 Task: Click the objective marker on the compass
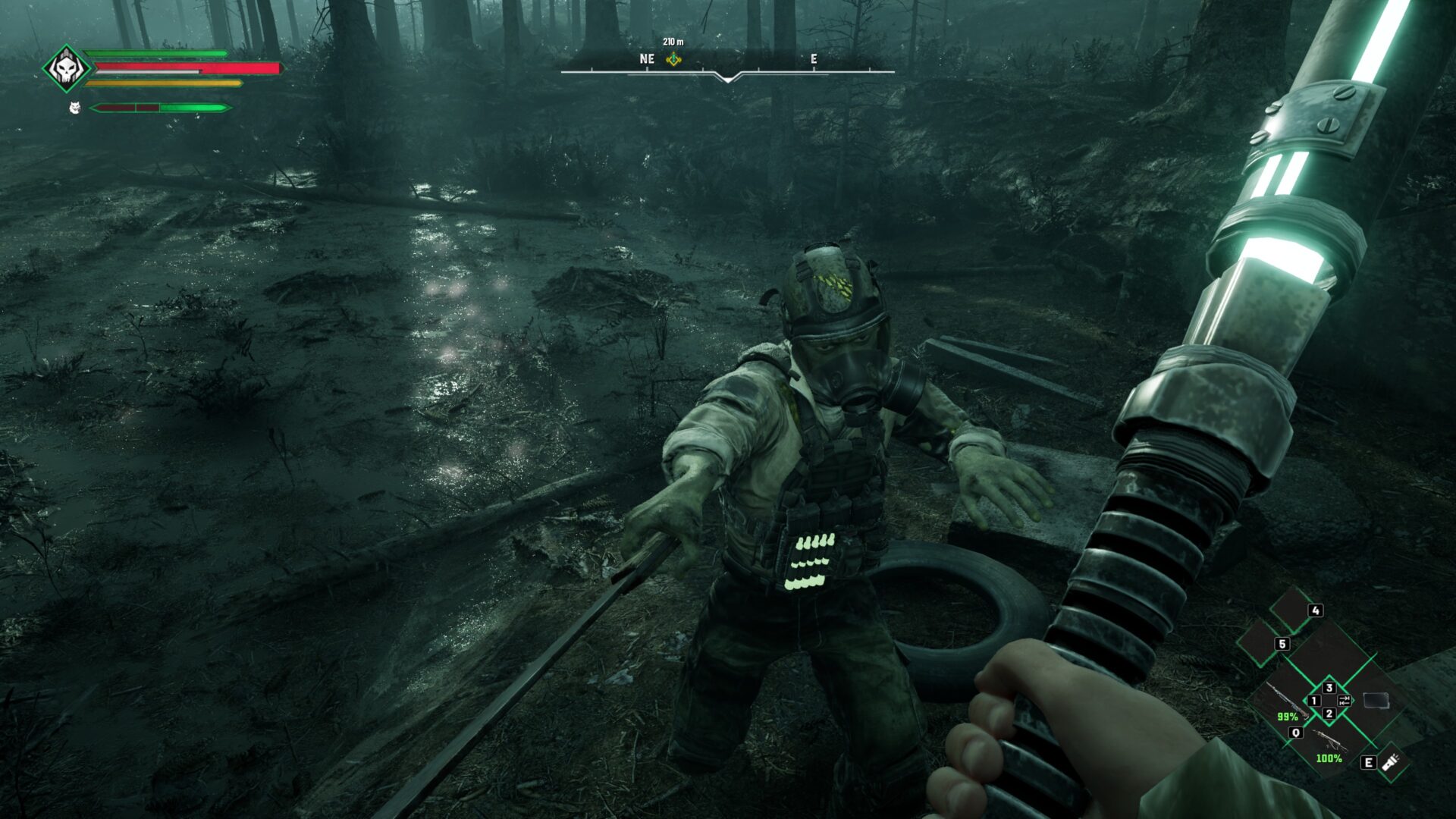coord(673,59)
